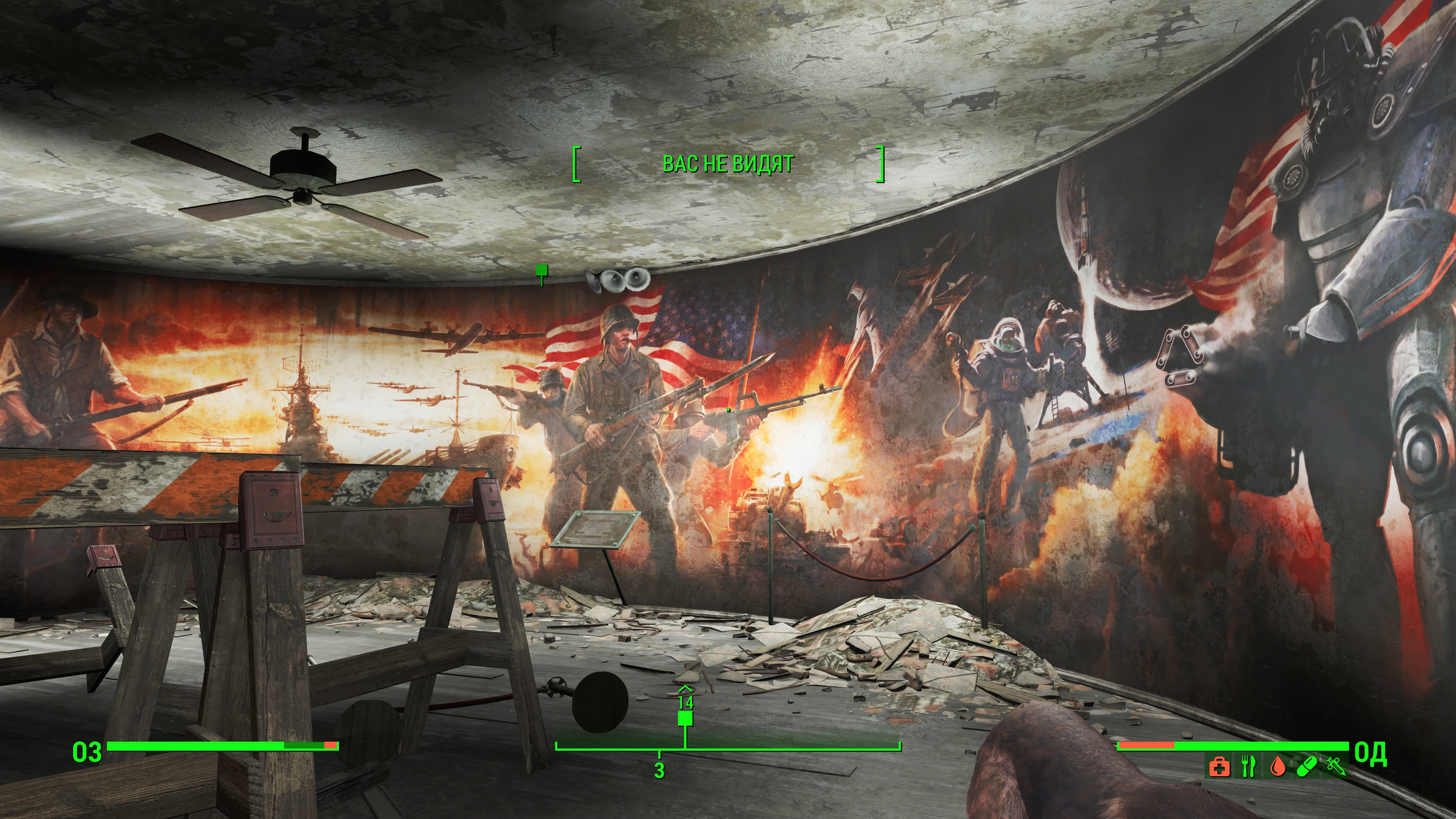The height and width of the screenshot is (819, 1456).
Task: Select the green pill capsule icon
Action: (x=1307, y=767)
